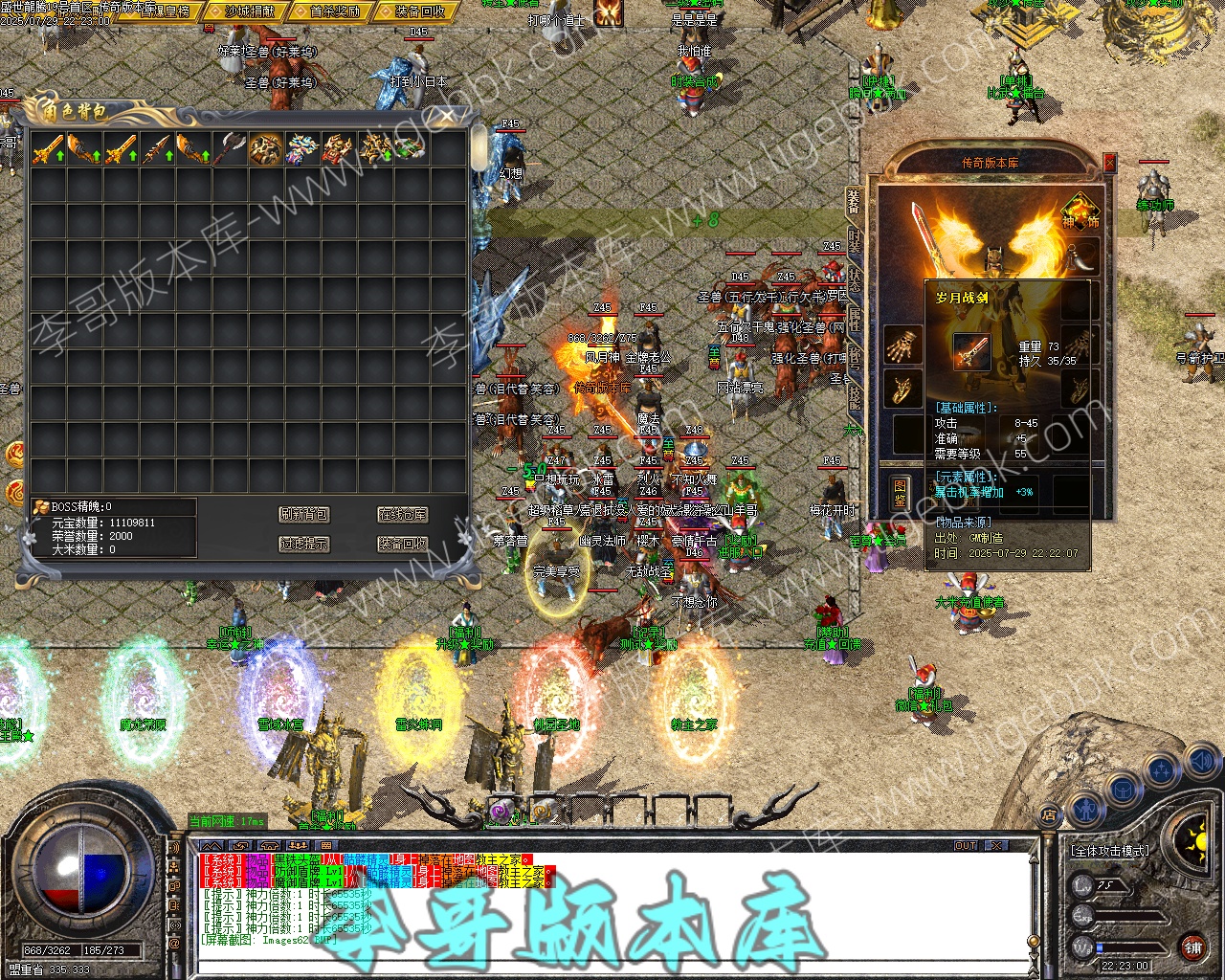
Task: Close the 角色背包 inventory window
Action: [447, 118]
